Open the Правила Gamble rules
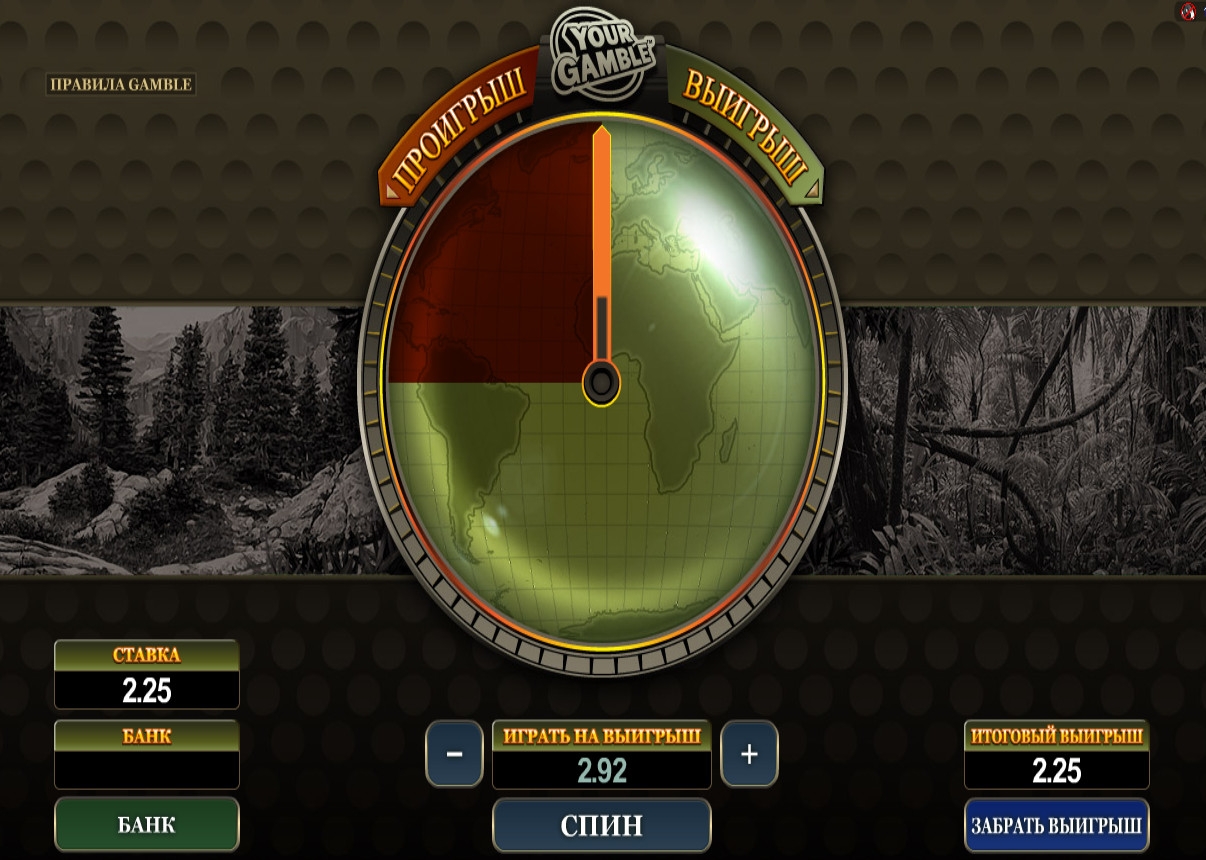This screenshot has height=860, width=1206. 121,84
